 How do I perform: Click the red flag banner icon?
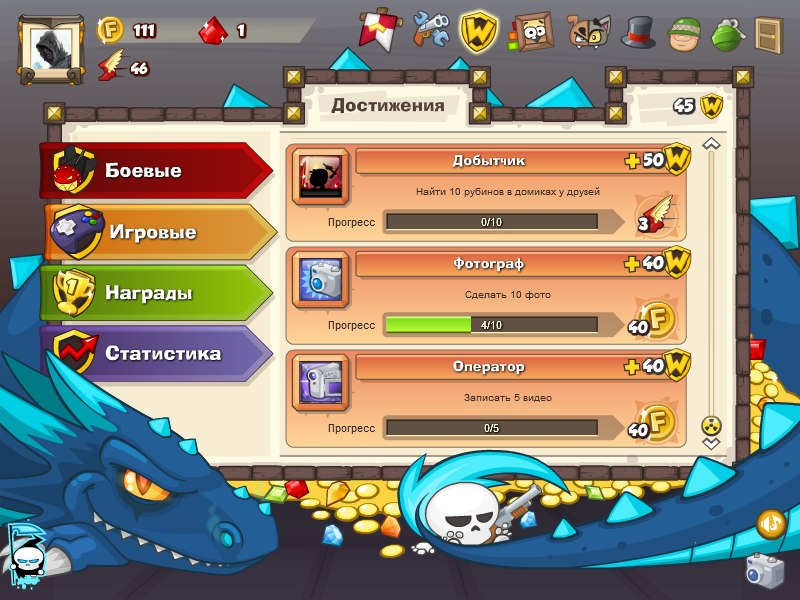tap(378, 30)
